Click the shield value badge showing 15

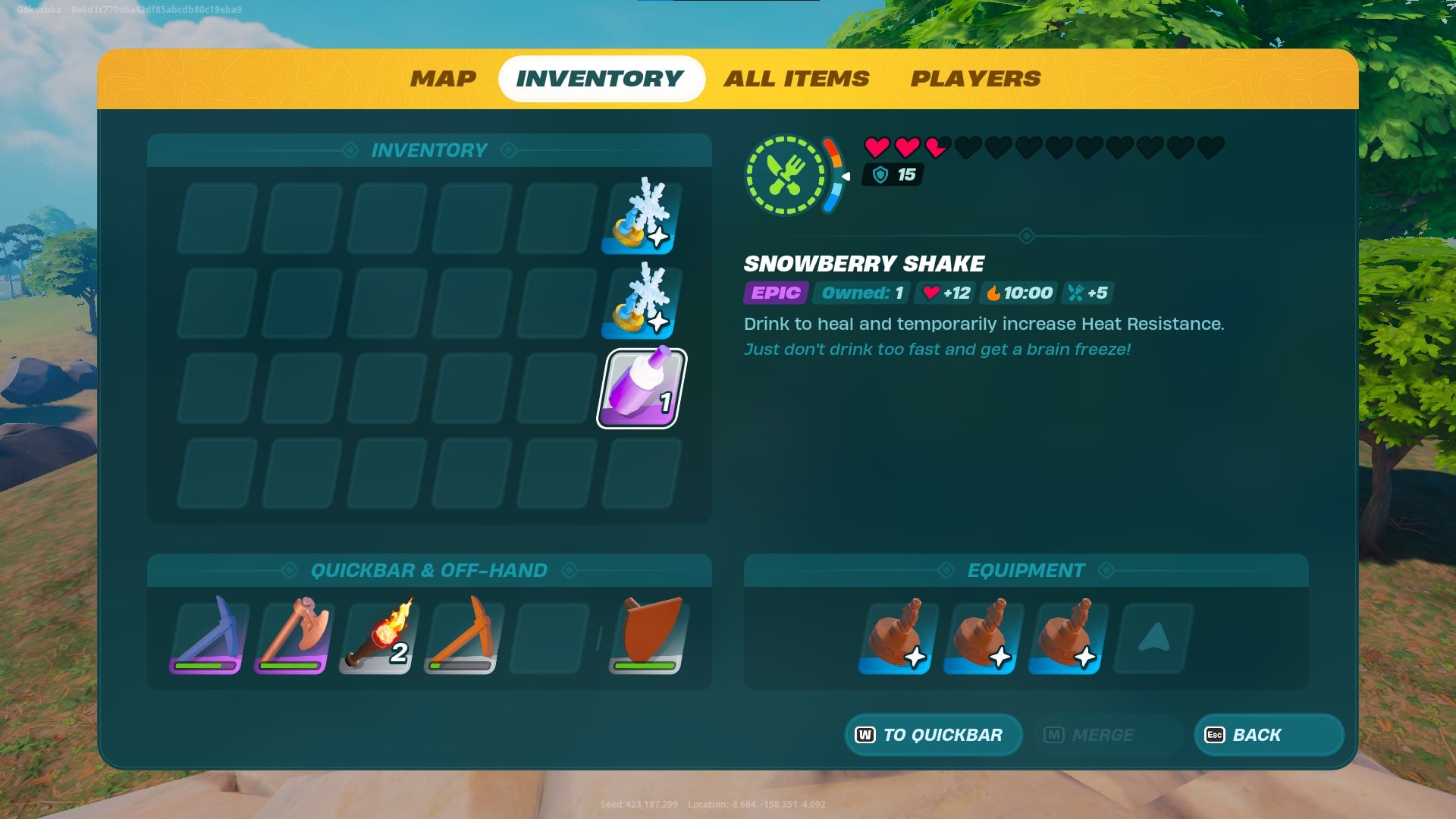click(x=893, y=175)
